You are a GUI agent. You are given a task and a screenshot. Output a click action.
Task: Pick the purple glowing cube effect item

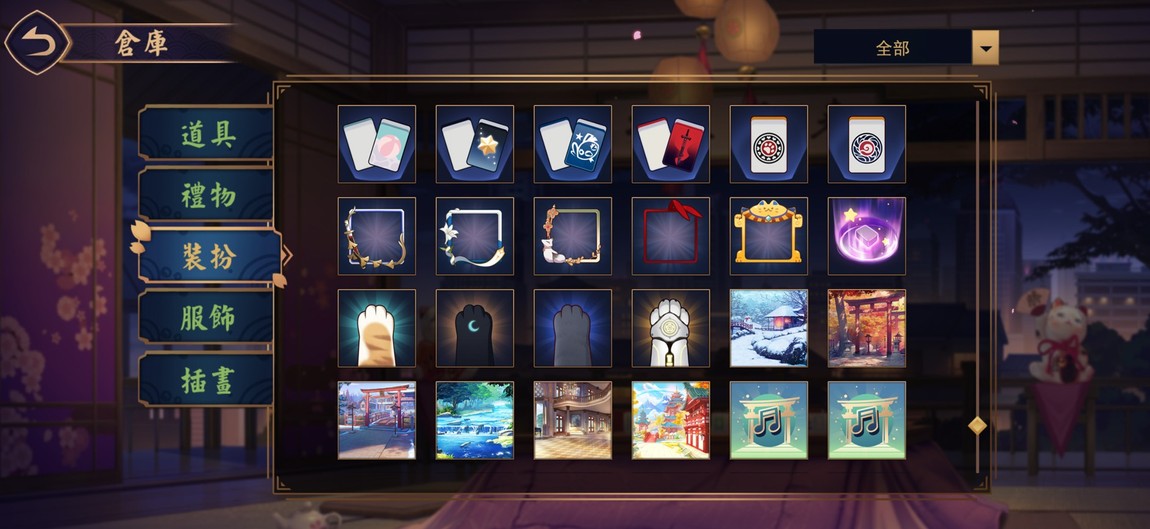(x=867, y=236)
